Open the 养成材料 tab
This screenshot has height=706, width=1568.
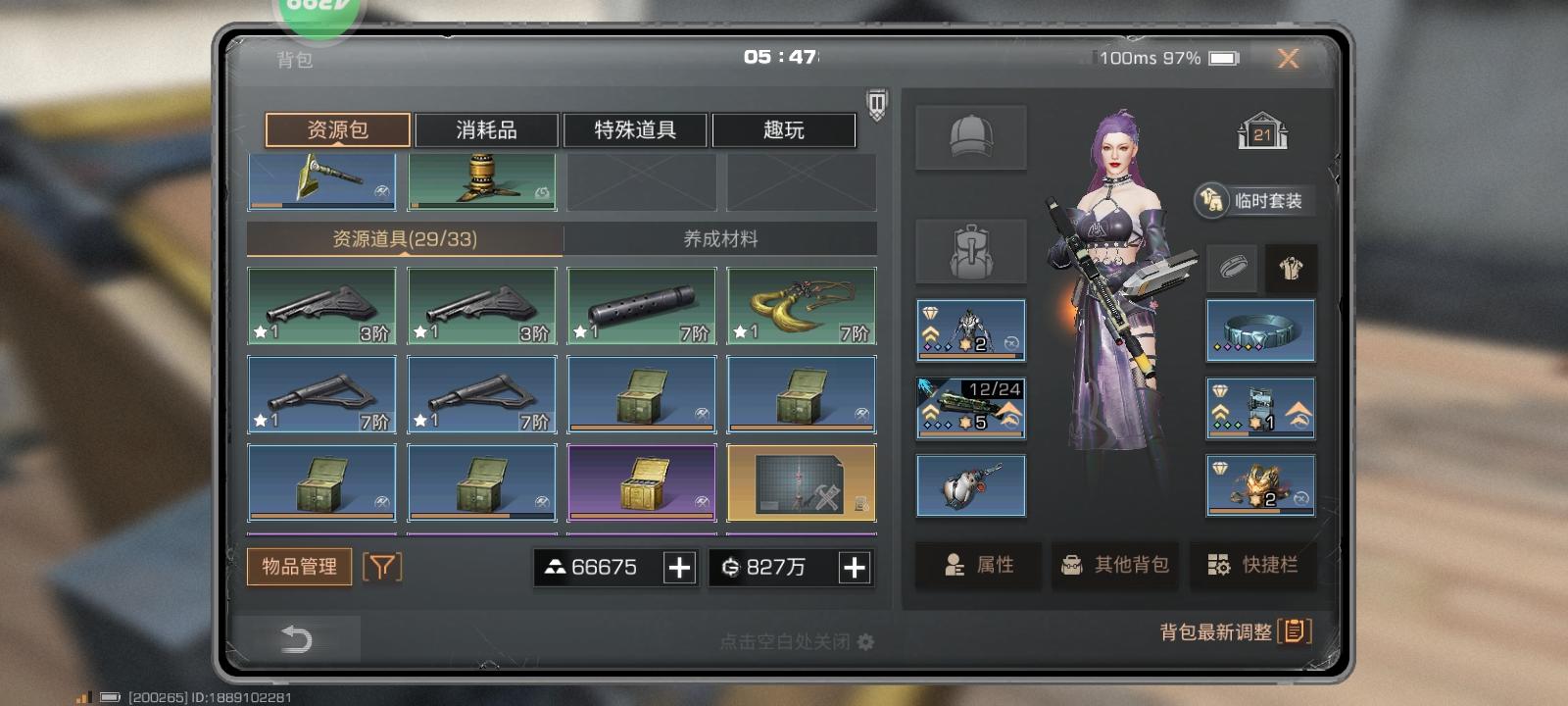[x=718, y=237]
